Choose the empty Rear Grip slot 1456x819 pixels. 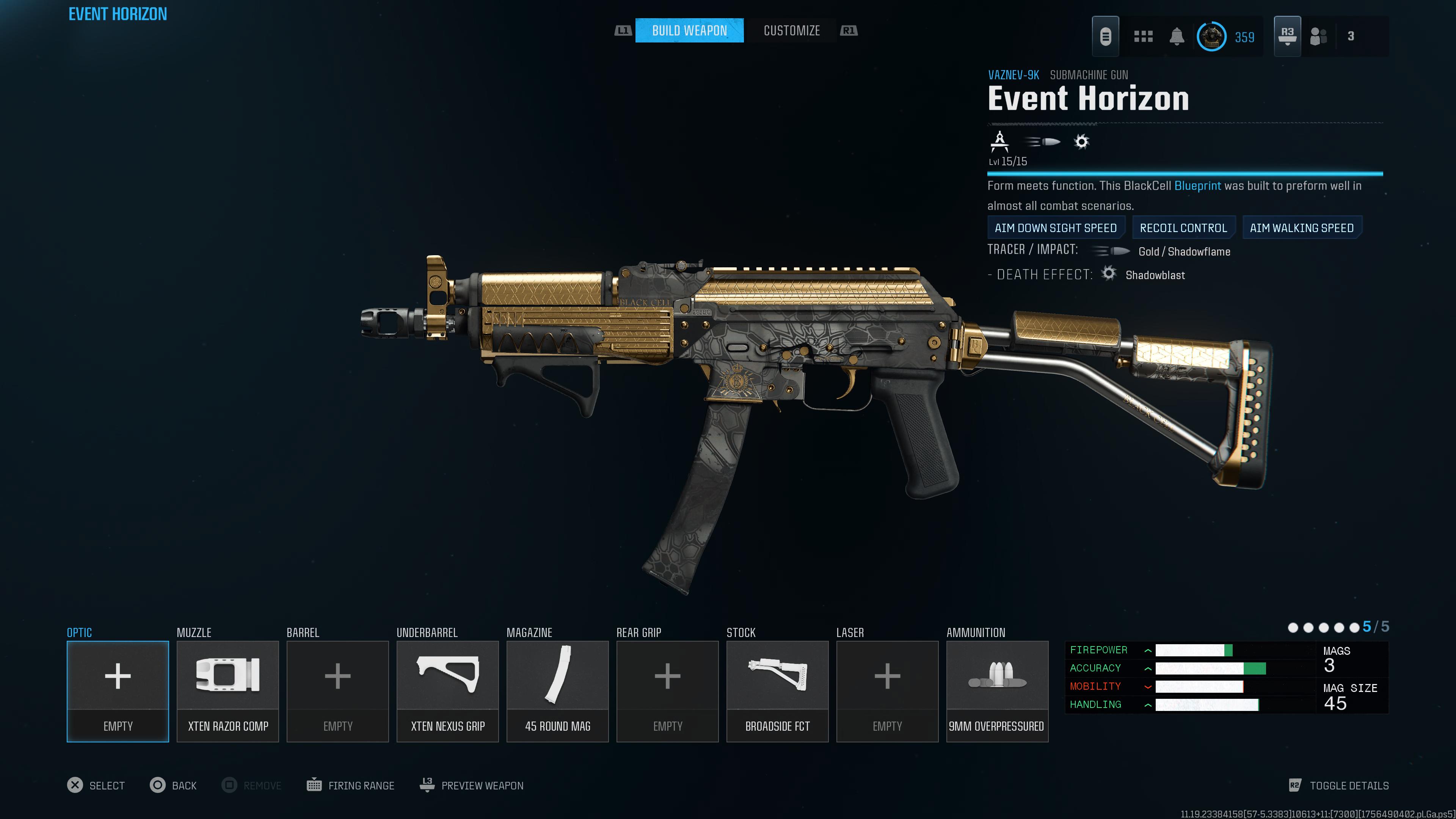click(667, 691)
